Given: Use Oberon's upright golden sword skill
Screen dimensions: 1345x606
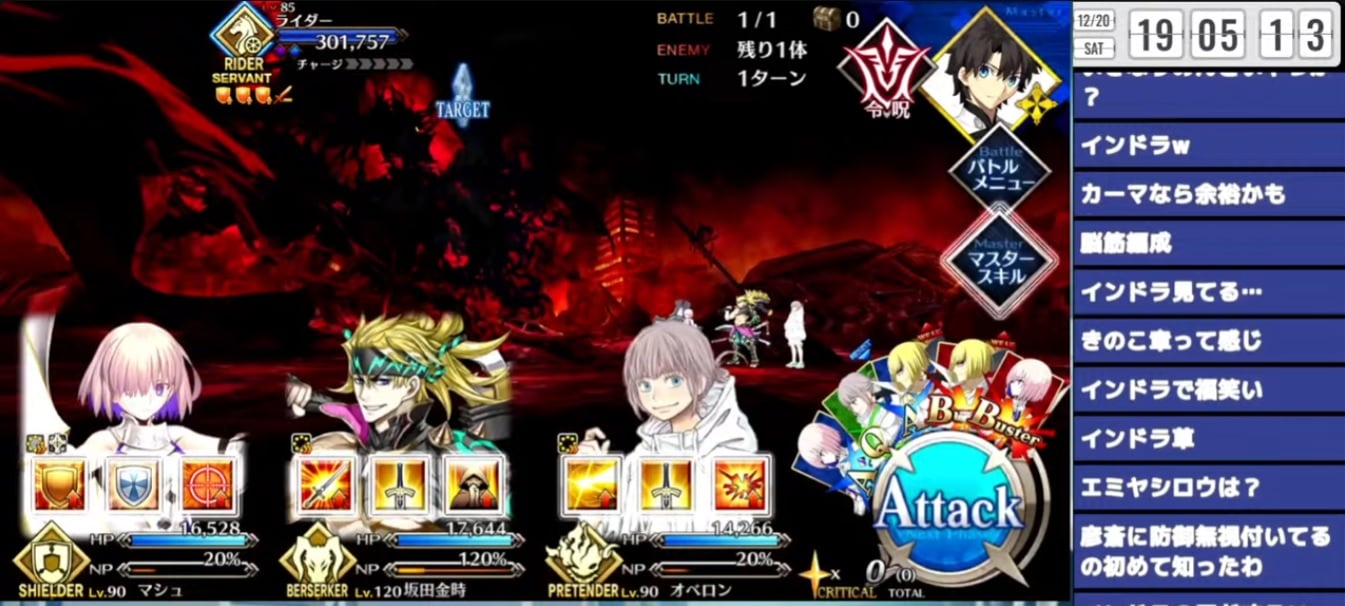Looking at the screenshot, I should (664, 485).
